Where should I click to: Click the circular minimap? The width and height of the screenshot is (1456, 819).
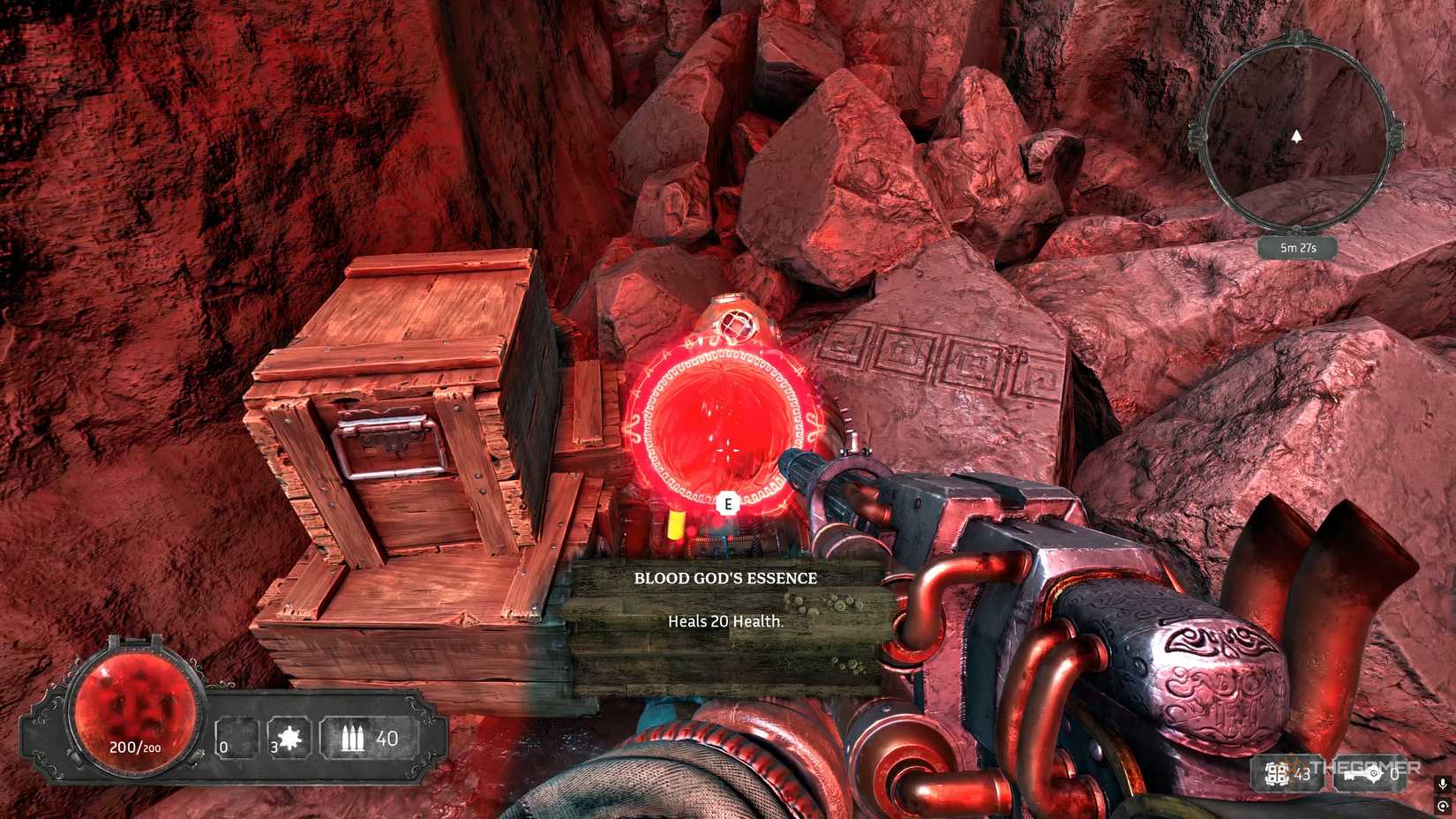pyautogui.click(x=1295, y=137)
